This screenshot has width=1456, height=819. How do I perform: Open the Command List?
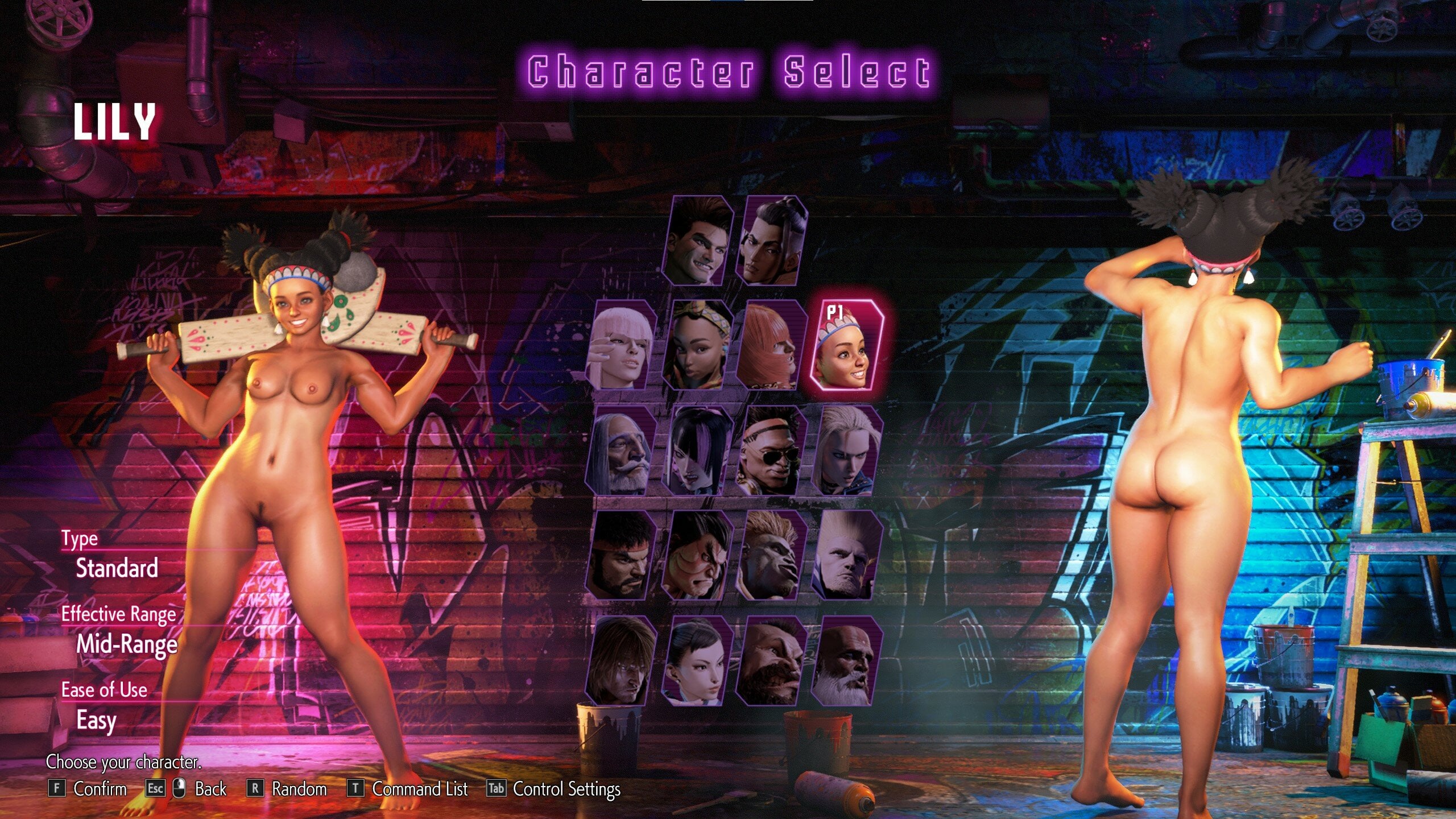pos(419,789)
